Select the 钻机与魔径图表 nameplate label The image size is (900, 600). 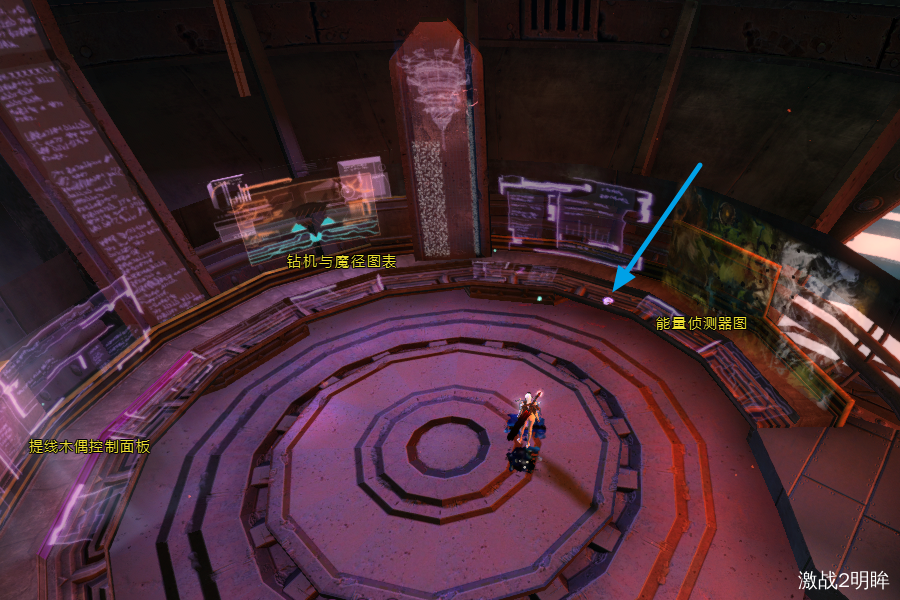(341, 262)
